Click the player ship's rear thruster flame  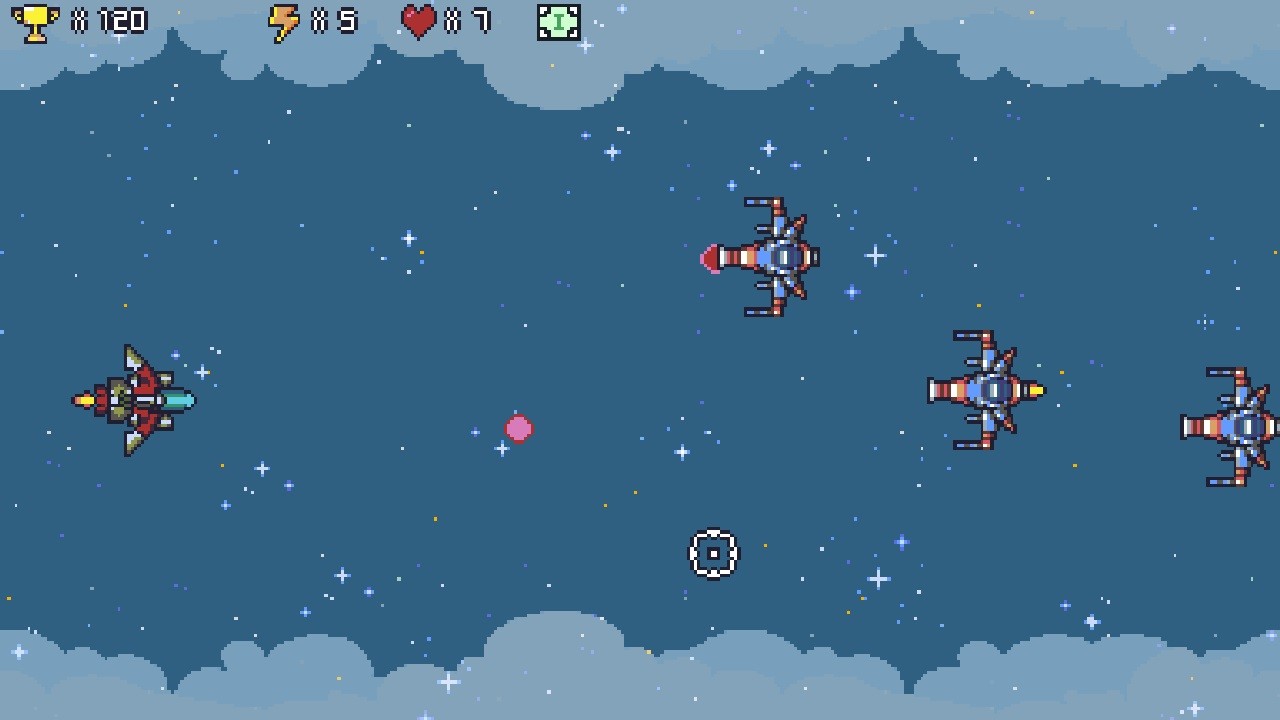pyautogui.click(x=85, y=400)
